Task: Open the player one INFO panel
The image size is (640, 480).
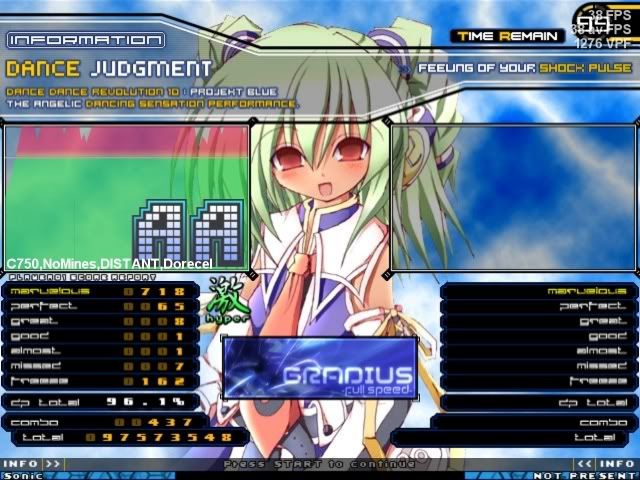Action: pos(30,464)
